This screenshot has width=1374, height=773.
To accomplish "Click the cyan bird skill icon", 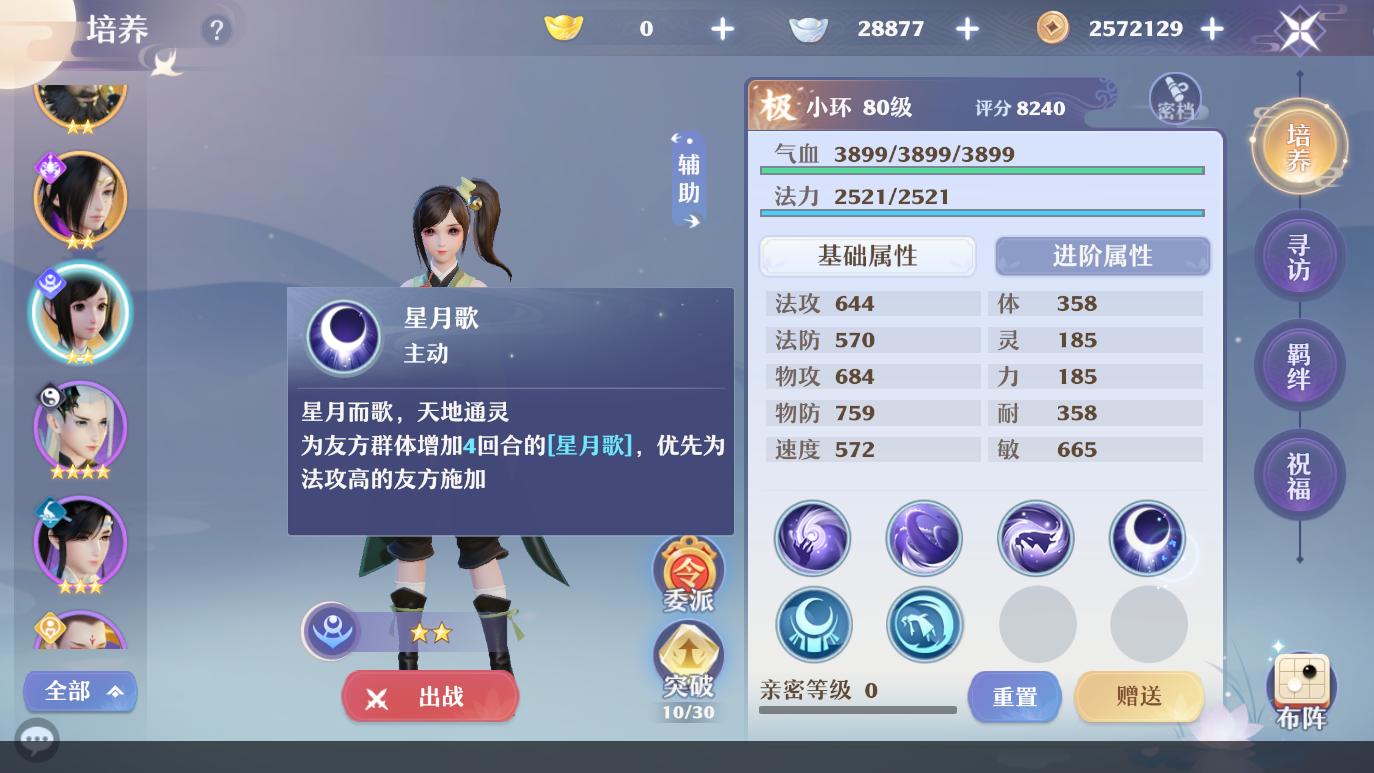I will click(925, 624).
